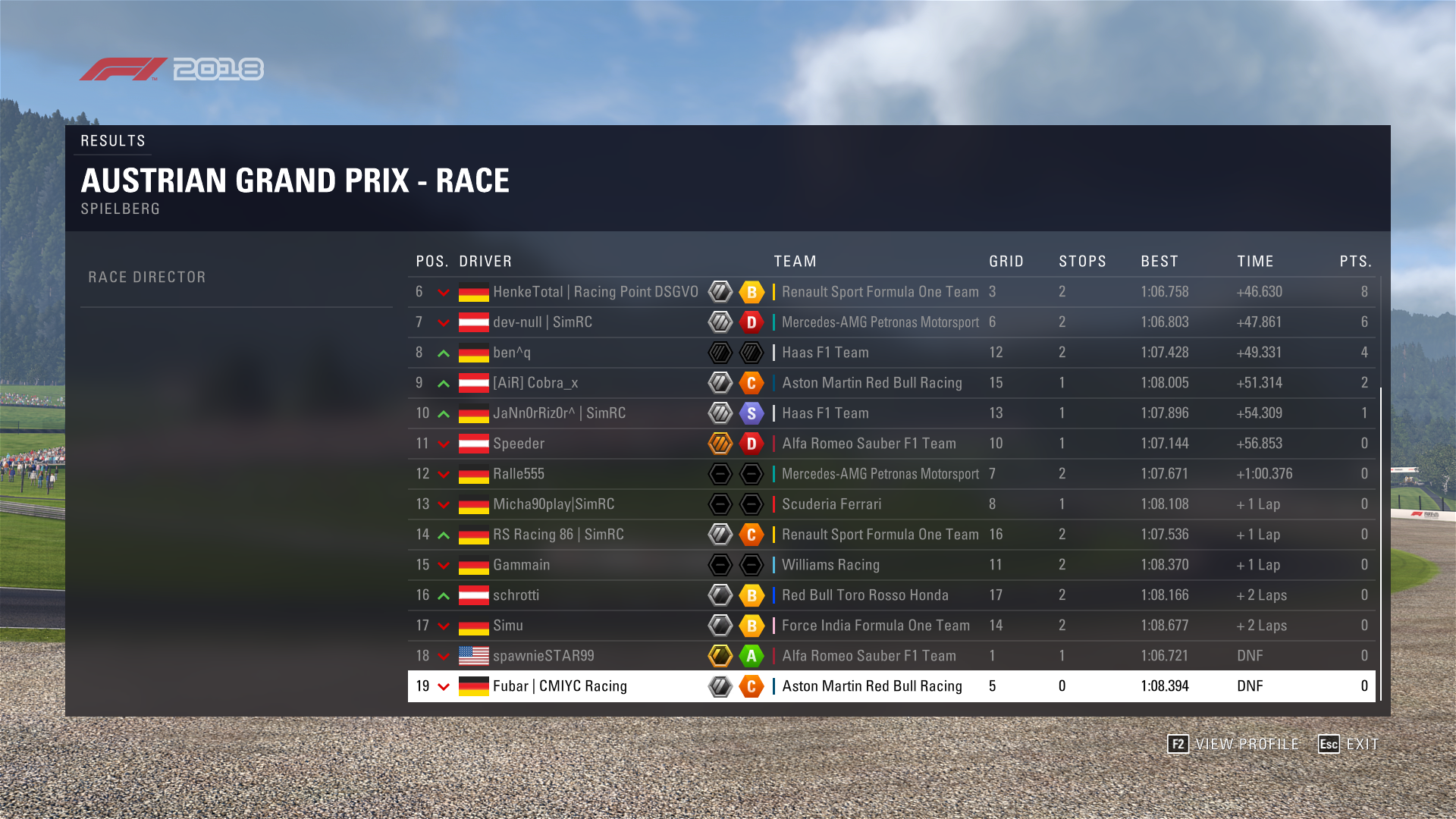Select schrotti in the results
The width and height of the screenshot is (1456, 819).
coord(516,595)
